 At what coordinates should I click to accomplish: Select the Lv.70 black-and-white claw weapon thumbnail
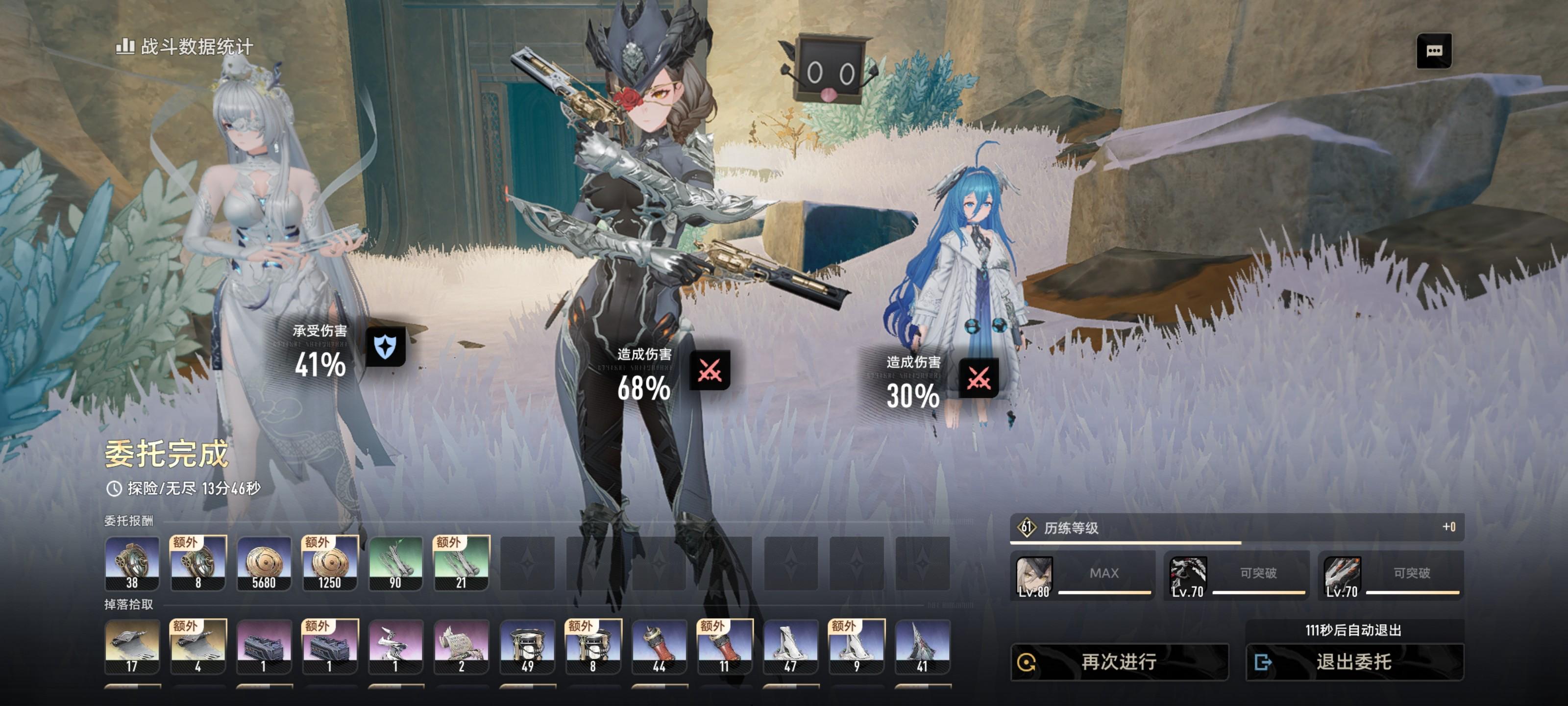click(1188, 576)
